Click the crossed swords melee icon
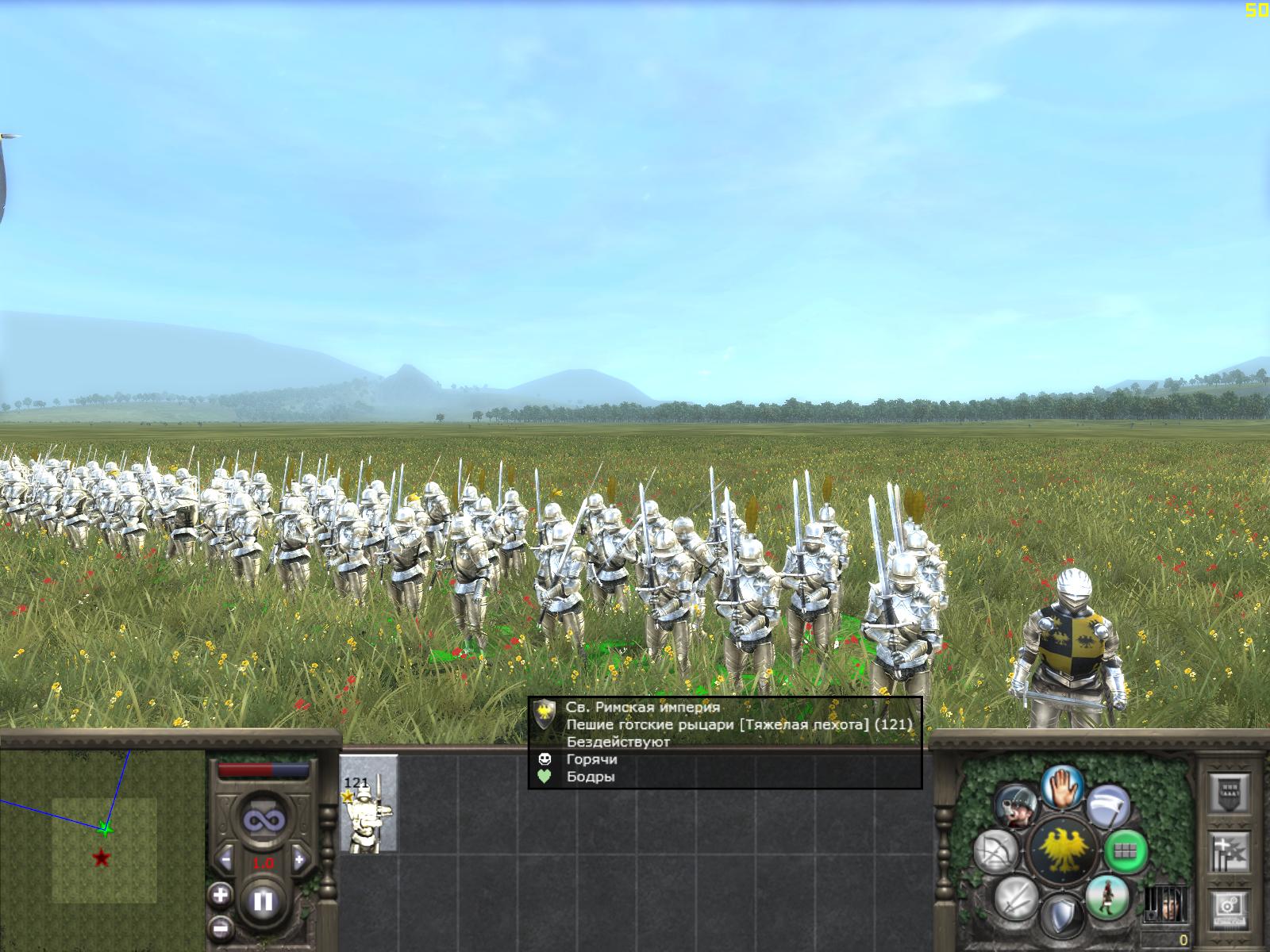 [1018, 897]
